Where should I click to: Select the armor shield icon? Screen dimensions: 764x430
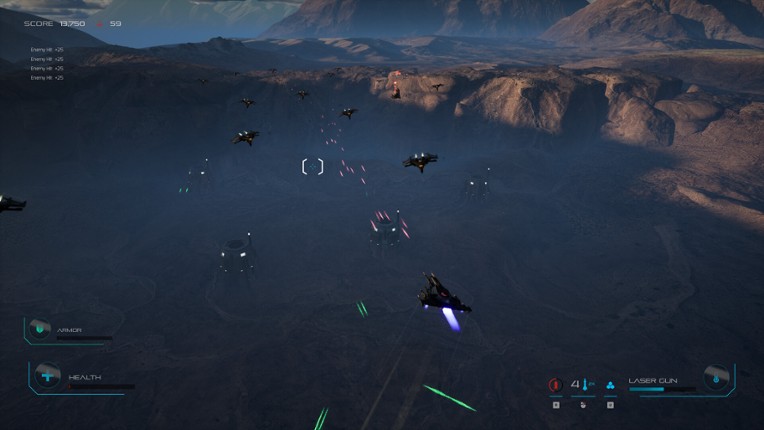[40, 328]
